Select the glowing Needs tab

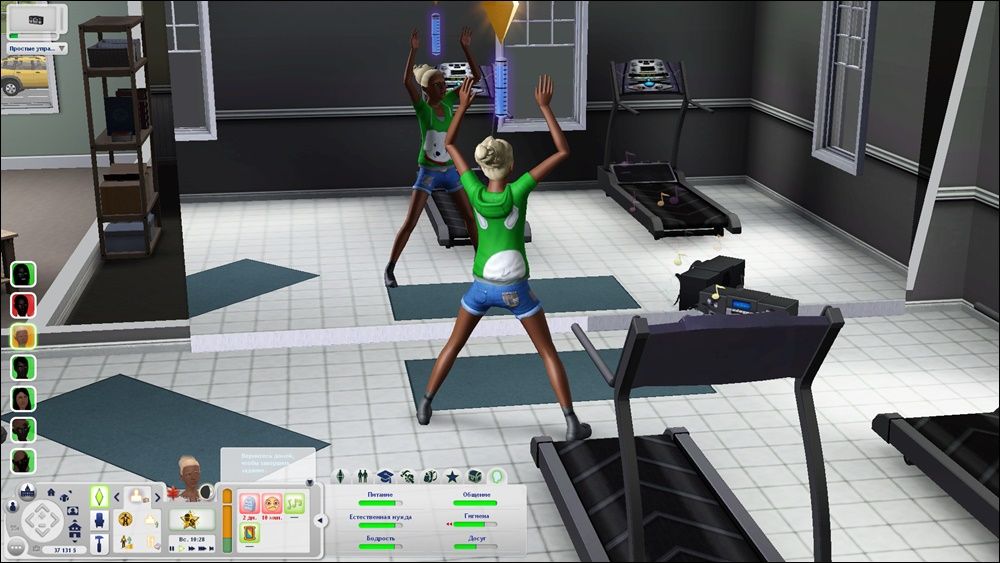(496, 475)
